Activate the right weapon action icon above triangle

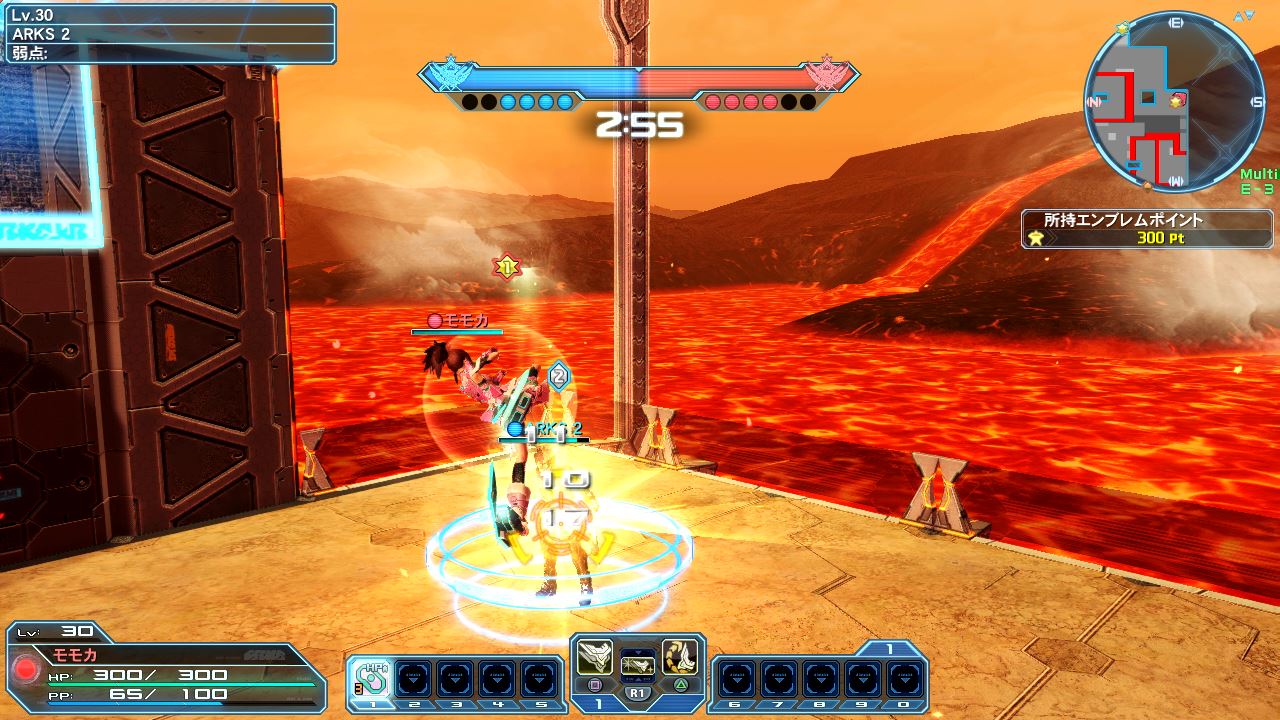[x=679, y=658]
